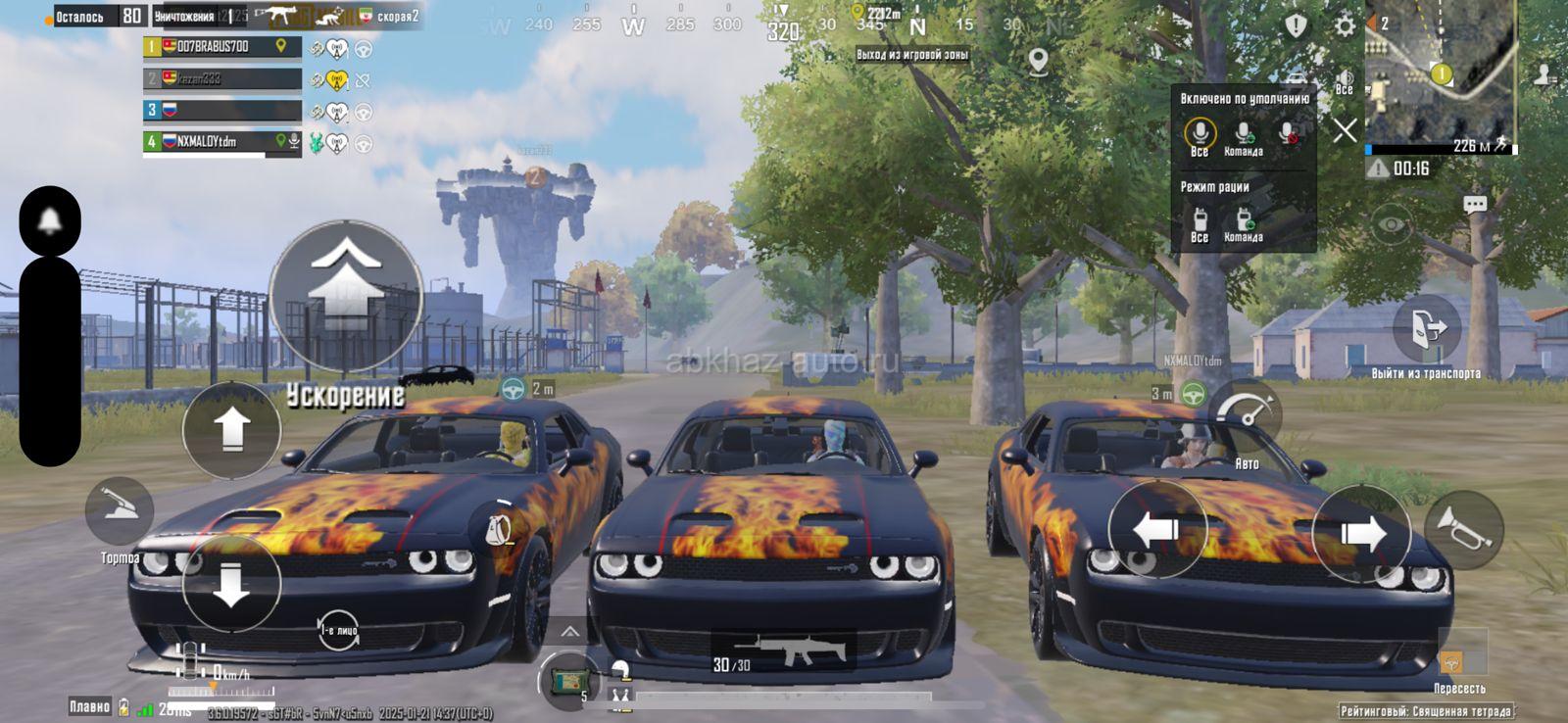The height and width of the screenshot is (723, 1568).
Task: Tap the Ускорение boost button
Action: click(345, 296)
